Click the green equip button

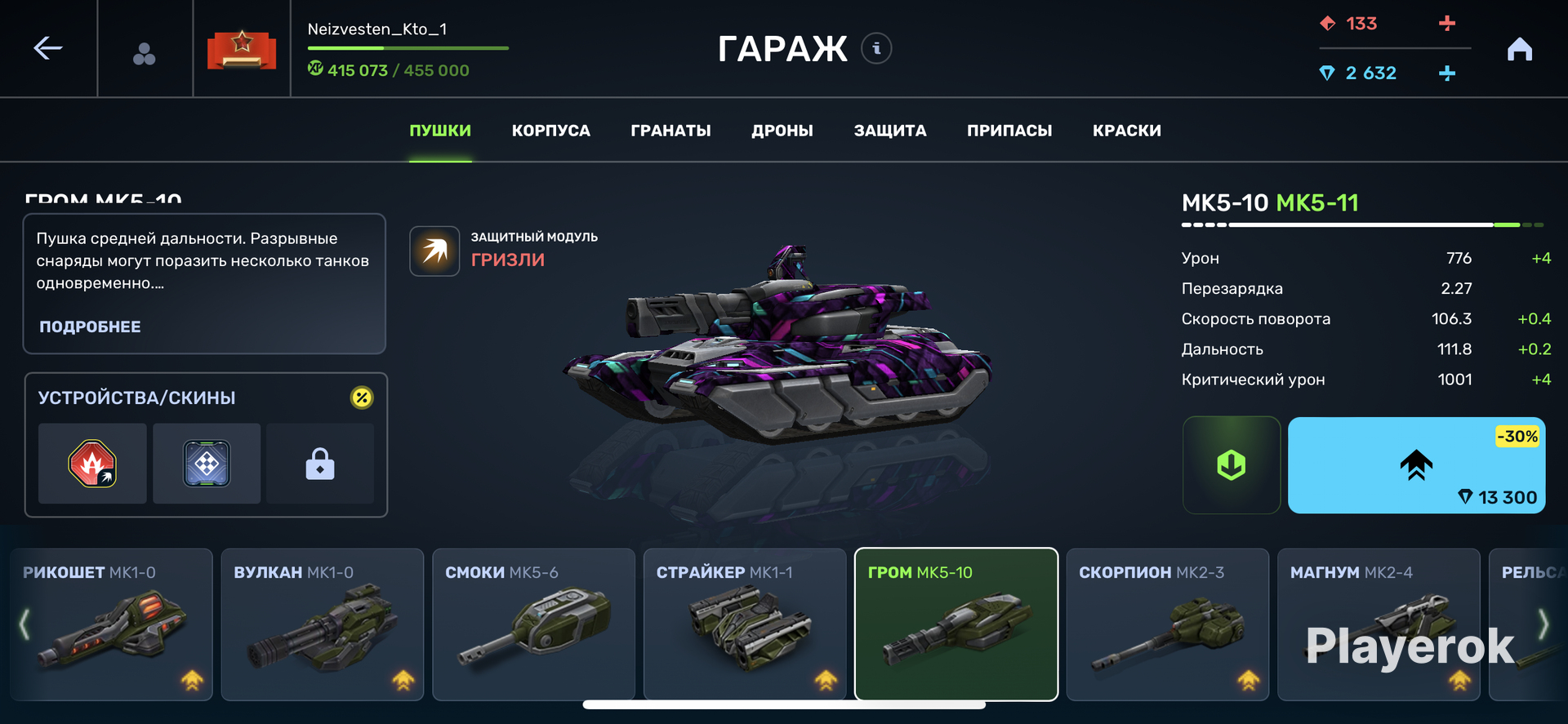(1231, 465)
